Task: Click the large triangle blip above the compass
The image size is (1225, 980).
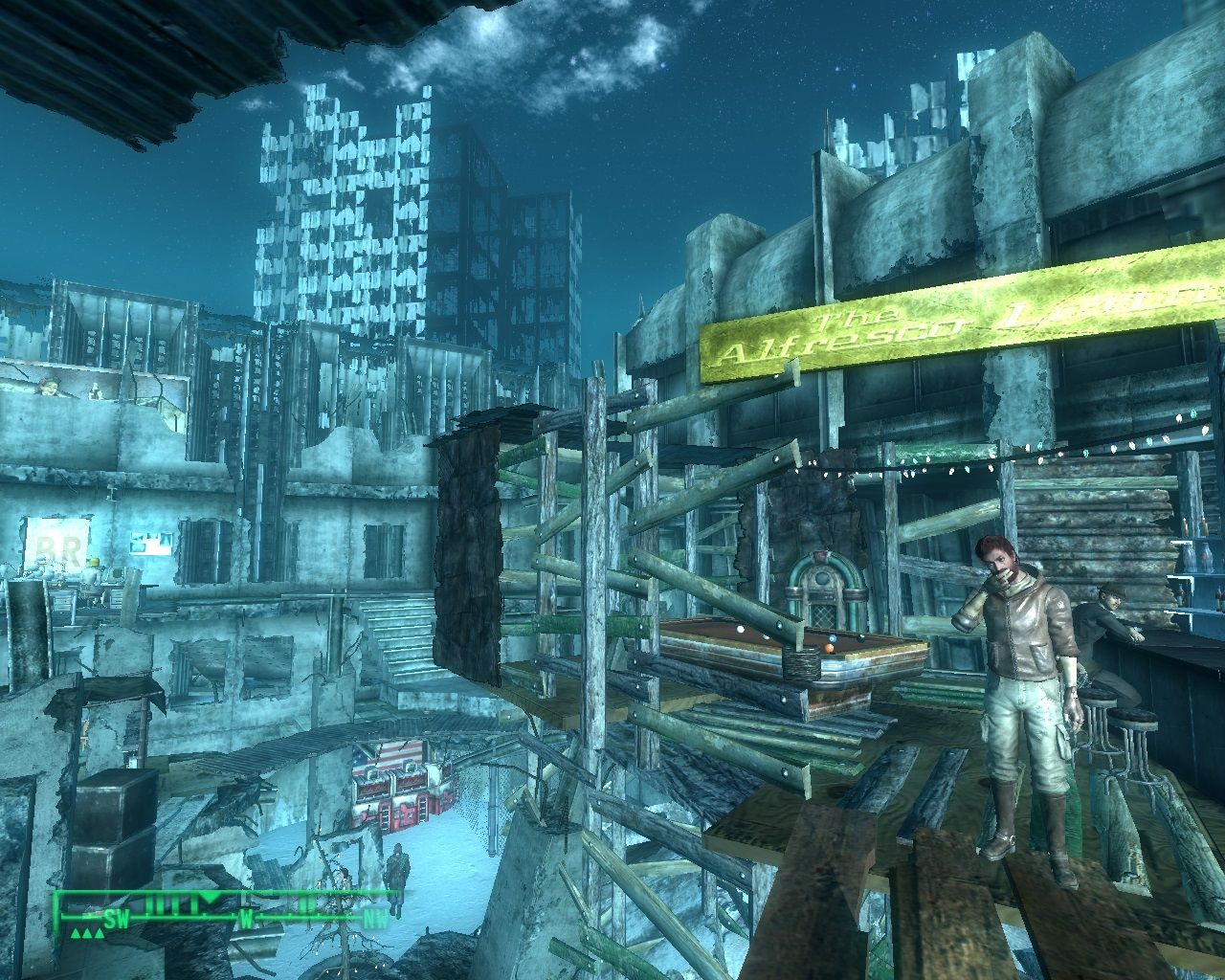Action: tap(209, 898)
